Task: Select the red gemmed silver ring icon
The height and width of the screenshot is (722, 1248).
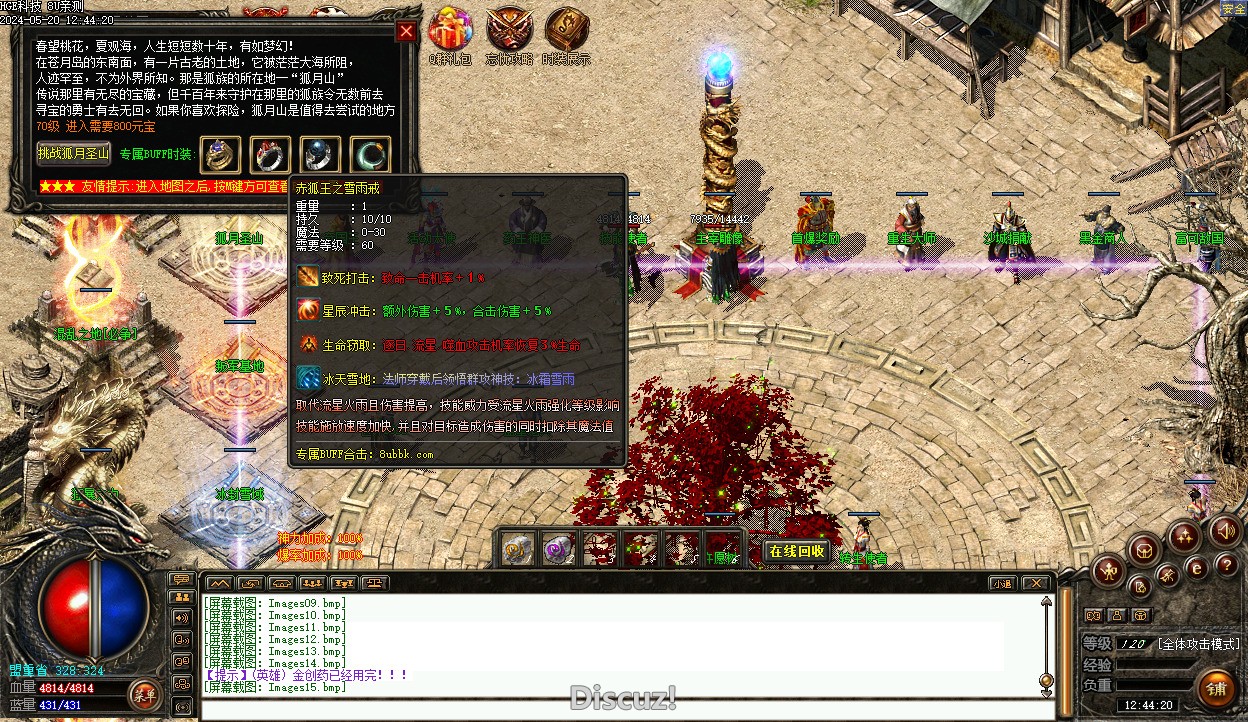Action: 270,154
